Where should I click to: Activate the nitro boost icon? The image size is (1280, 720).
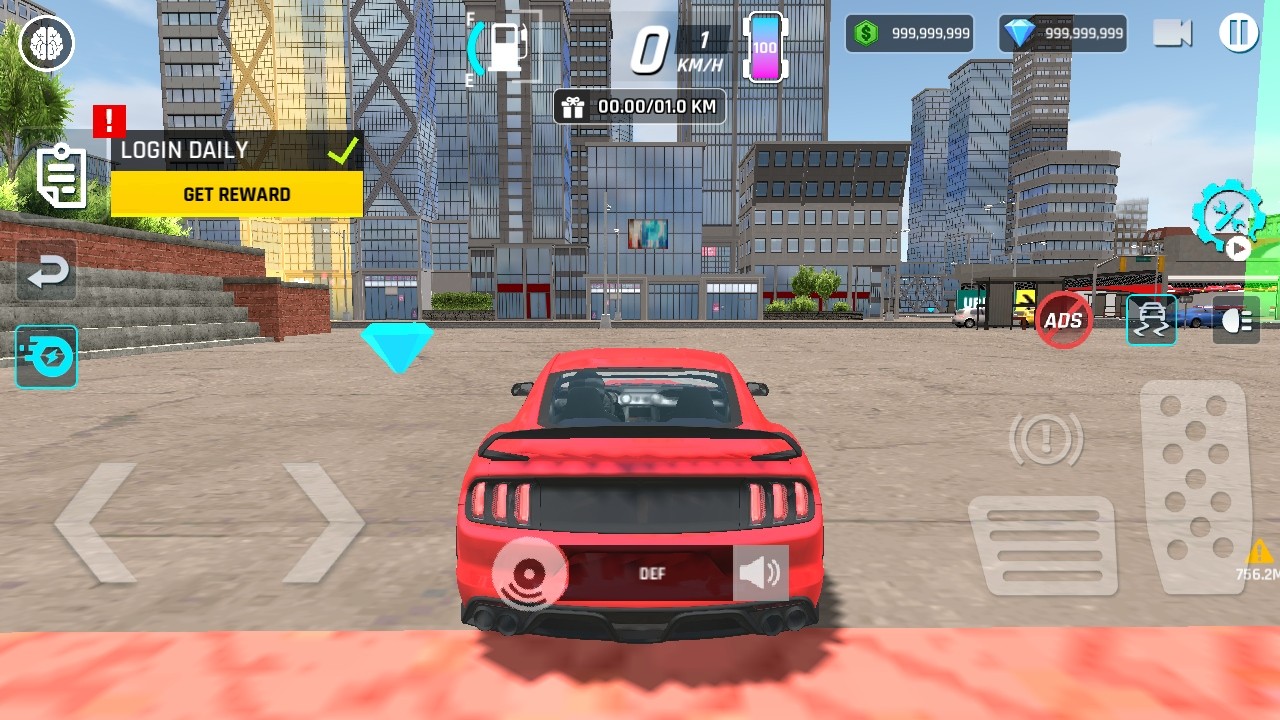coord(46,357)
